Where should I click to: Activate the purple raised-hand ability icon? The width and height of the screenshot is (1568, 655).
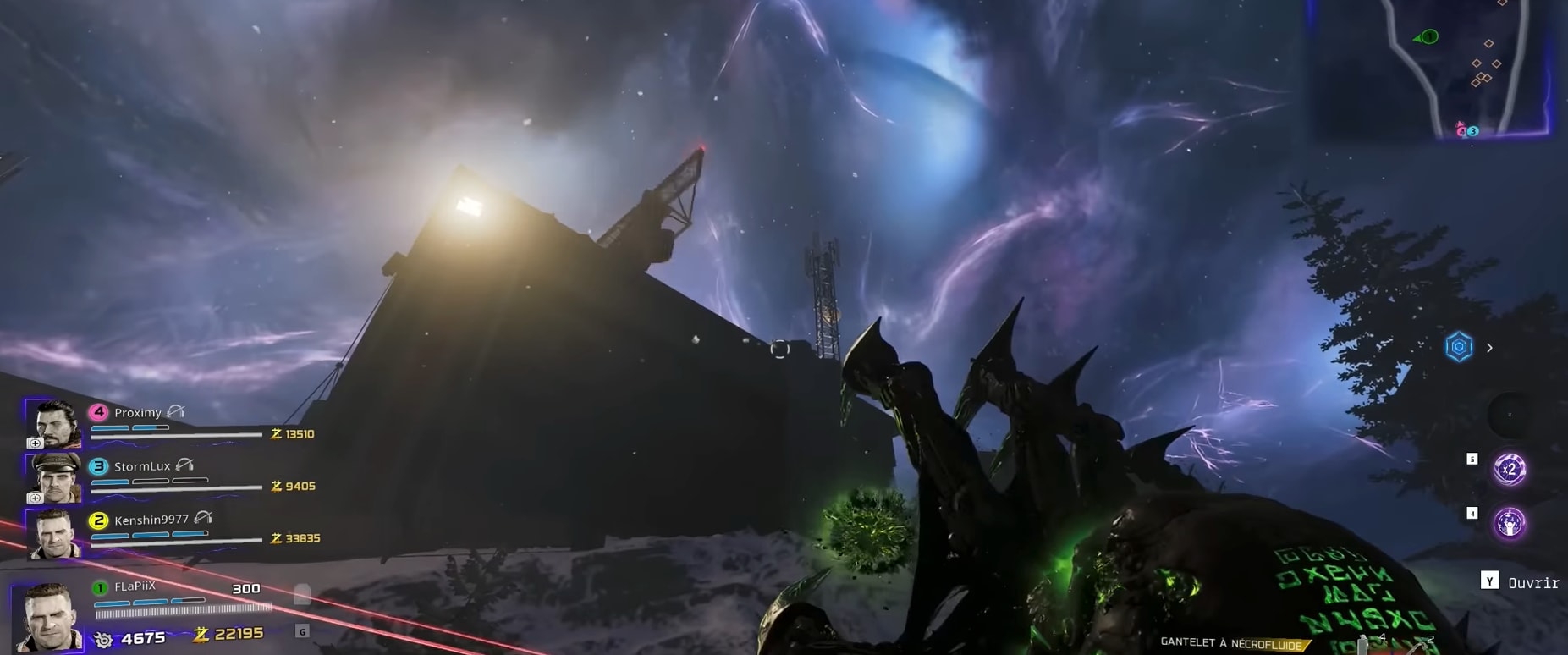pyautogui.click(x=1509, y=524)
